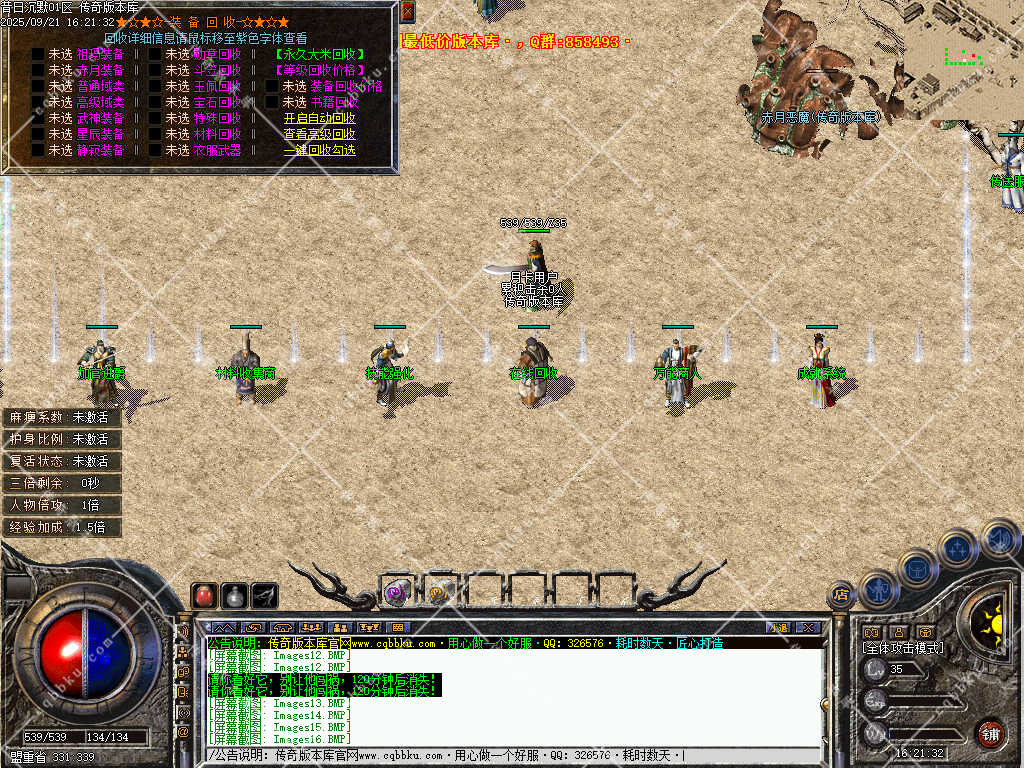Screen dimensions: 1024x768
Task: Open the bag inventory round button
Action: tap(917, 568)
